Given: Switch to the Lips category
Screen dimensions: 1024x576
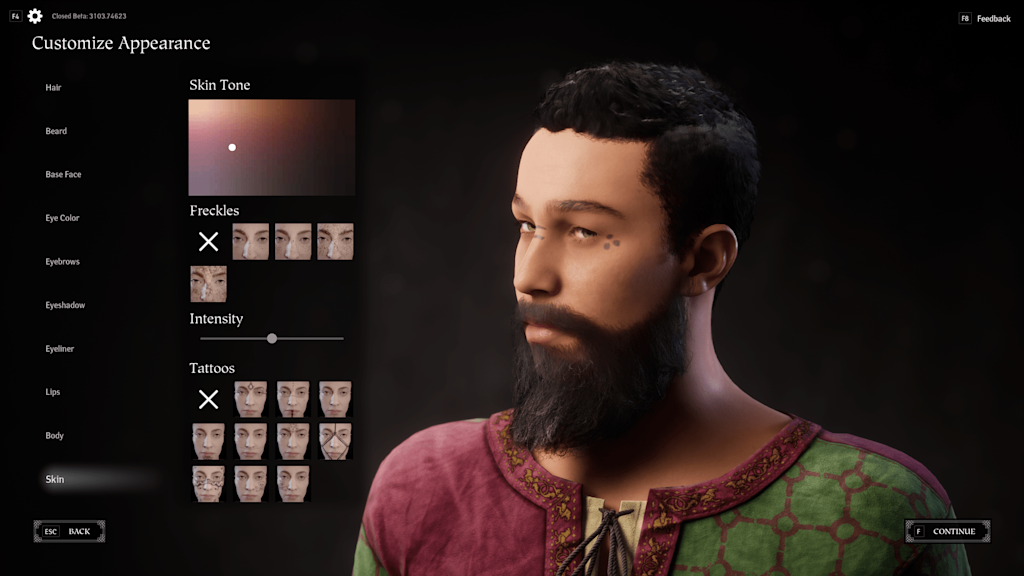Looking at the screenshot, I should (53, 392).
